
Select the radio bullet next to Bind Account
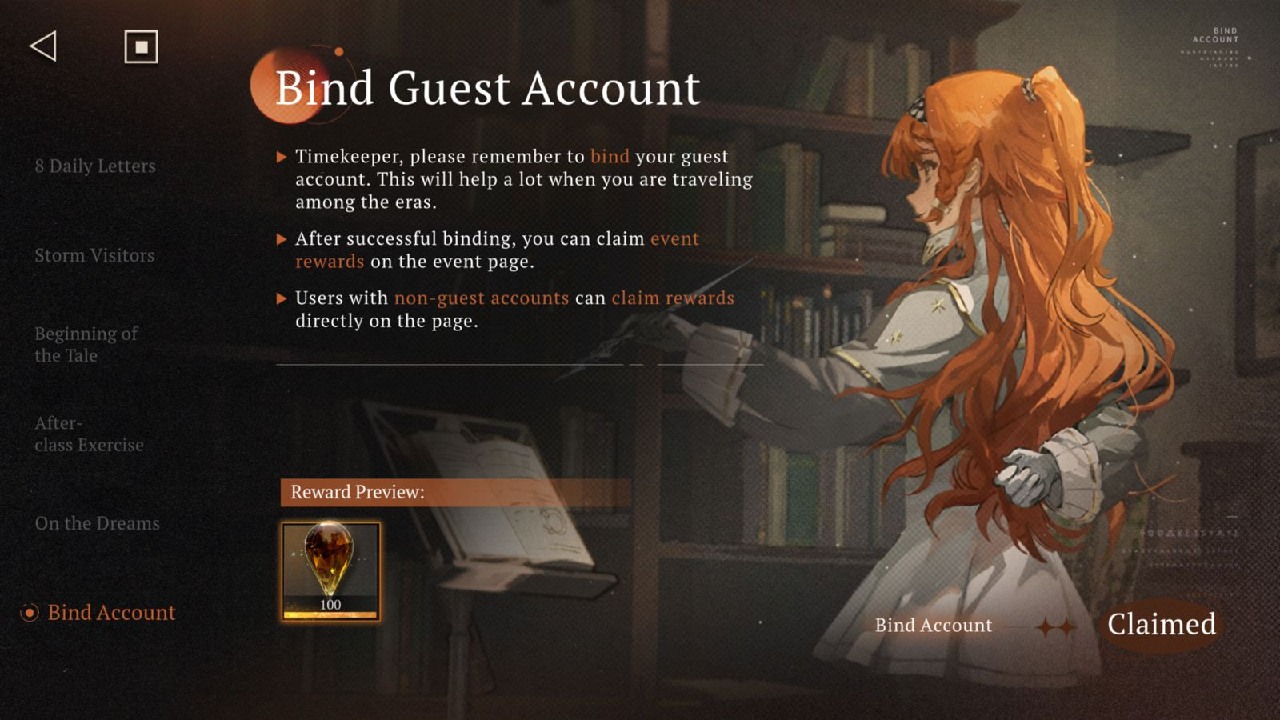tap(30, 613)
